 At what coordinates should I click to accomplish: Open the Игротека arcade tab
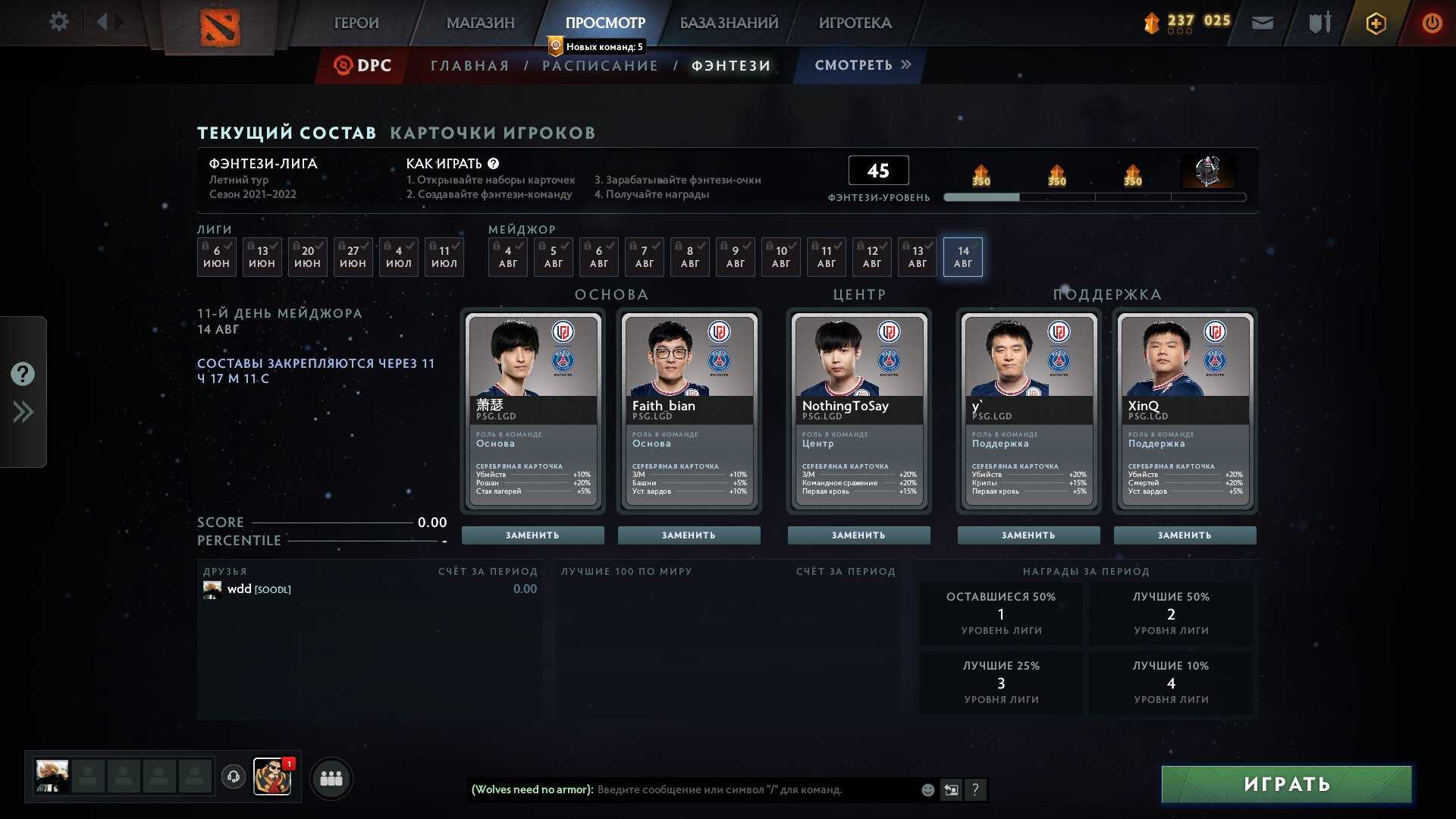[x=855, y=23]
